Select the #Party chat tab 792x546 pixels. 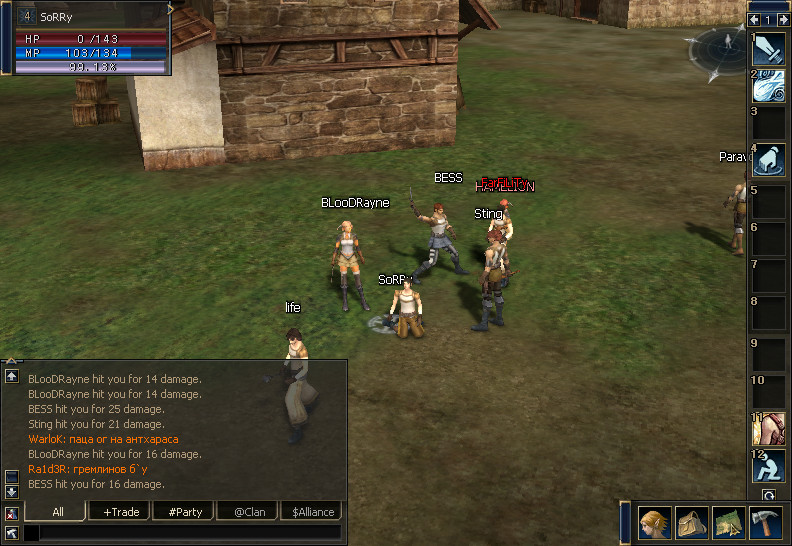(x=185, y=512)
